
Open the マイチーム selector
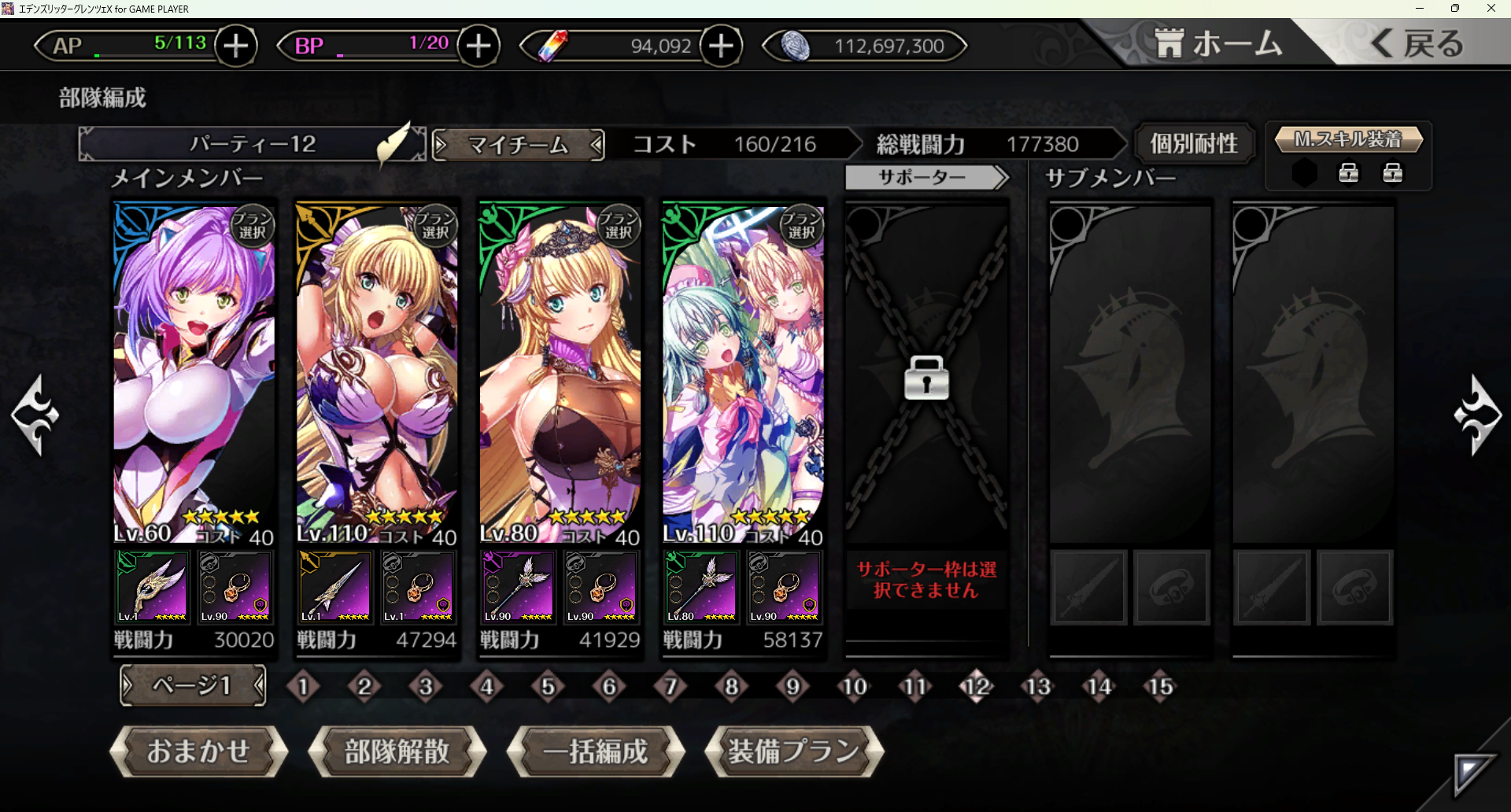(x=518, y=145)
